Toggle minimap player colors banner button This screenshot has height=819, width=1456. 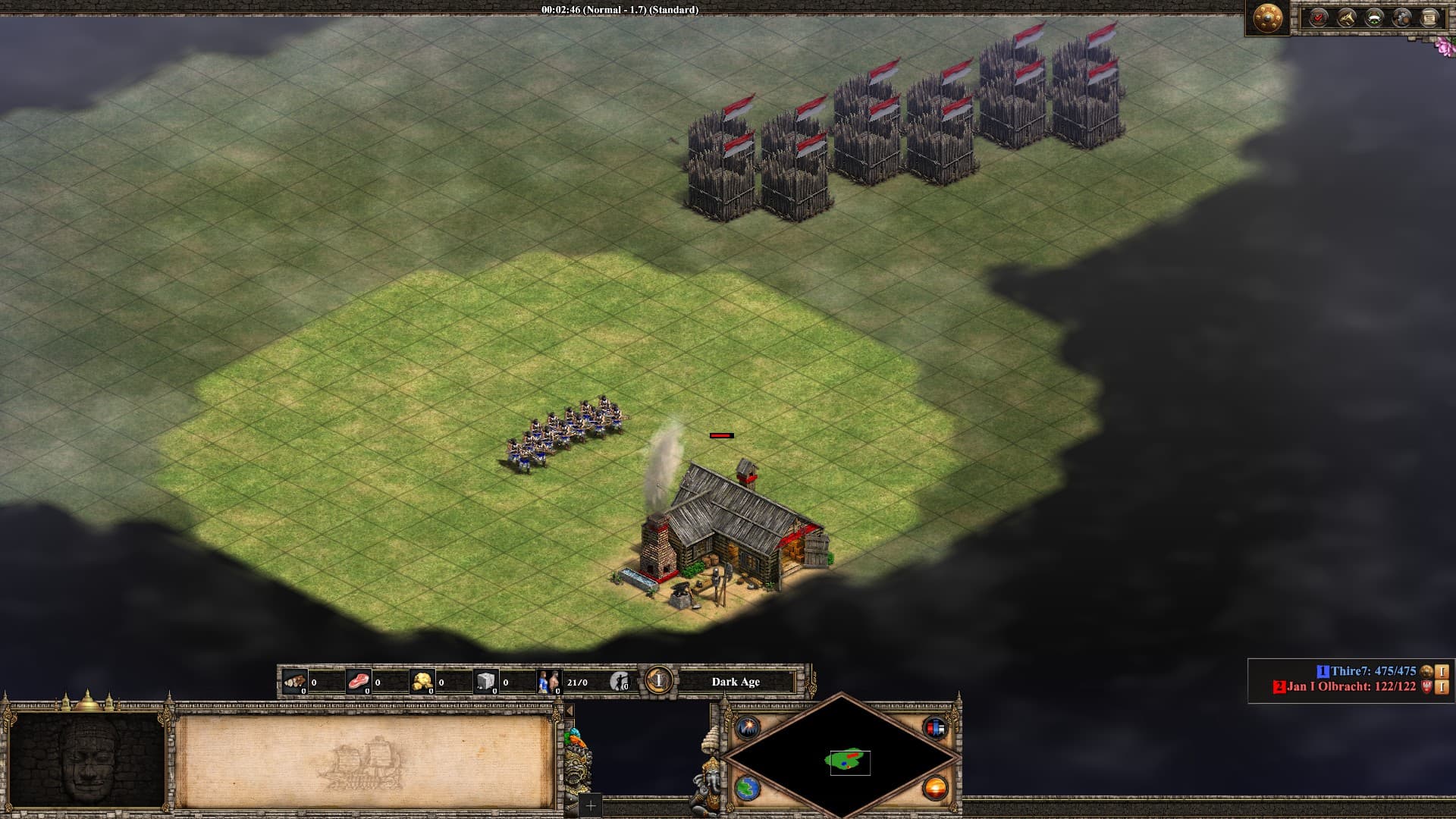(x=935, y=729)
